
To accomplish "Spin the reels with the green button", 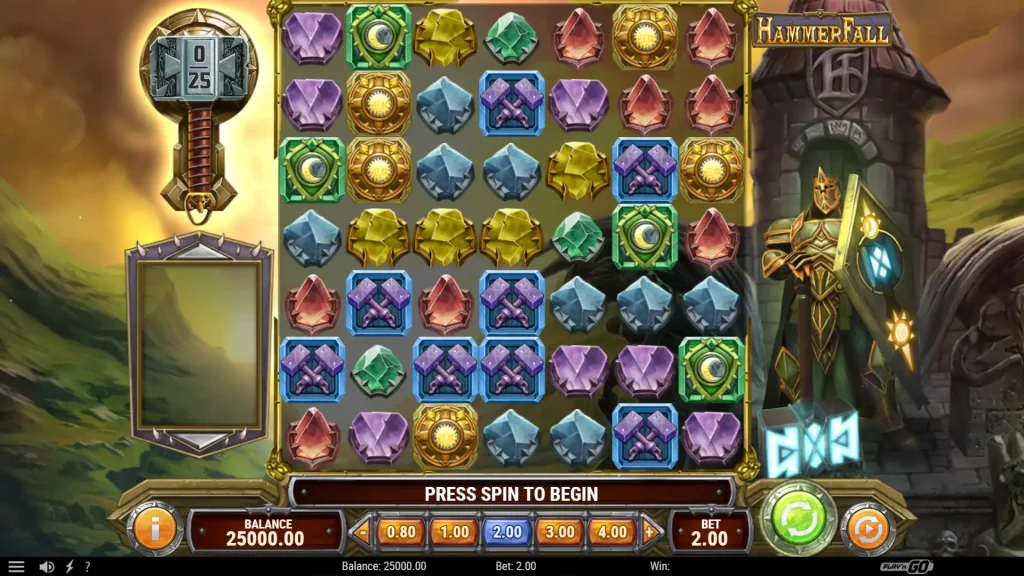I will tap(798, 518).
